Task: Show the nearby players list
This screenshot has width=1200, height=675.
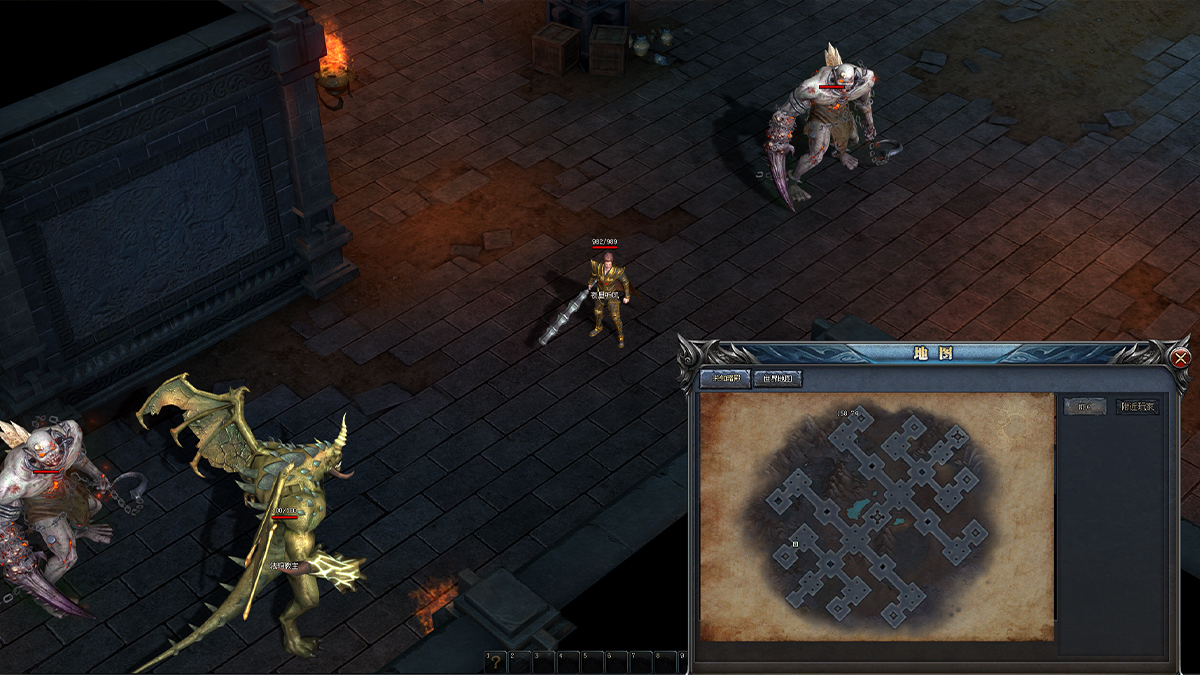Action: tap(1137, 406)
